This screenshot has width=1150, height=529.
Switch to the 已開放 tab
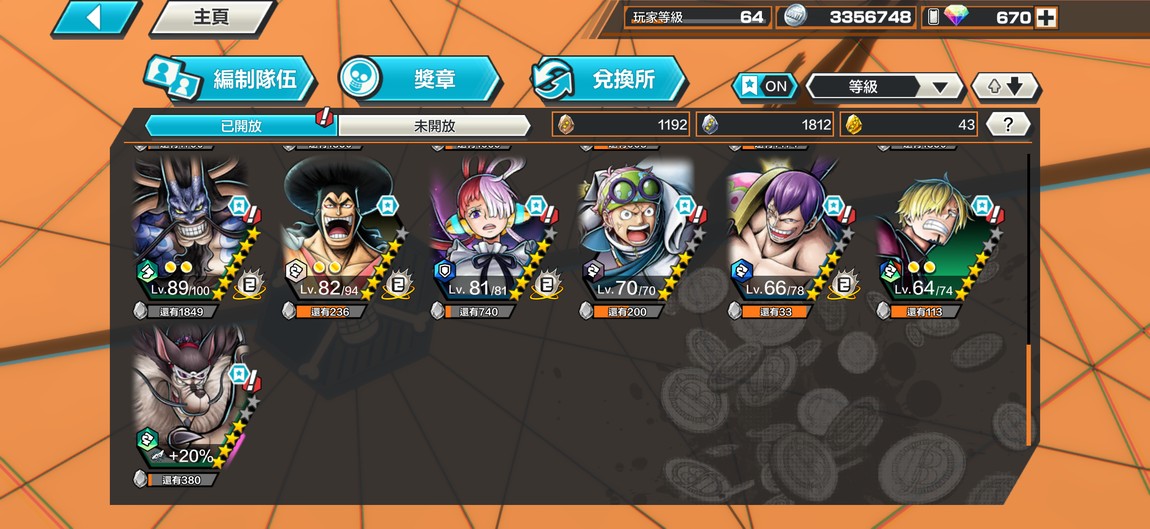coord(241,125)
